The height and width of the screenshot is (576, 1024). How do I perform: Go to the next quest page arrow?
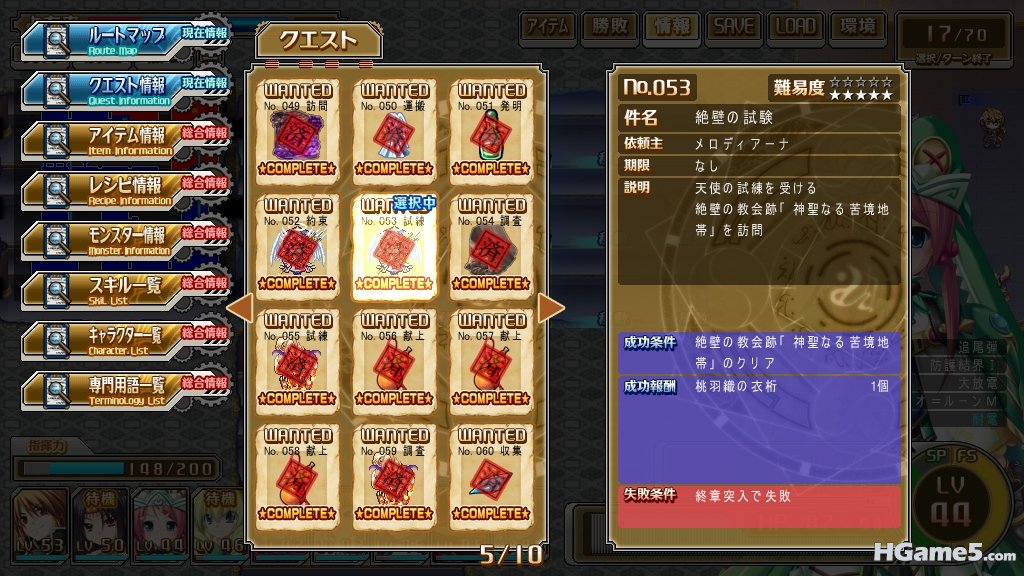[x=552, y=308]
